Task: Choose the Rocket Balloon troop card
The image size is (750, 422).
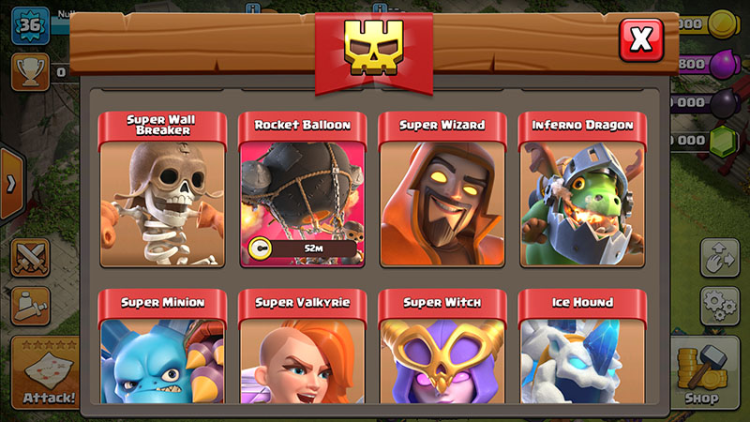Action: click(x=302, y=191)
